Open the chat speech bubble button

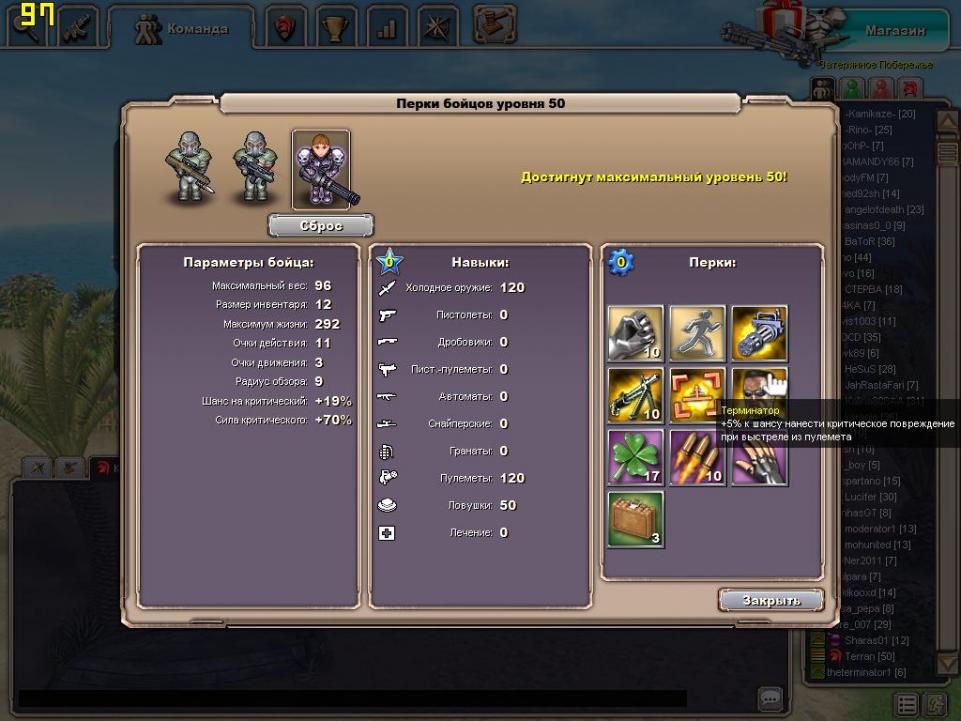point(769,697)
